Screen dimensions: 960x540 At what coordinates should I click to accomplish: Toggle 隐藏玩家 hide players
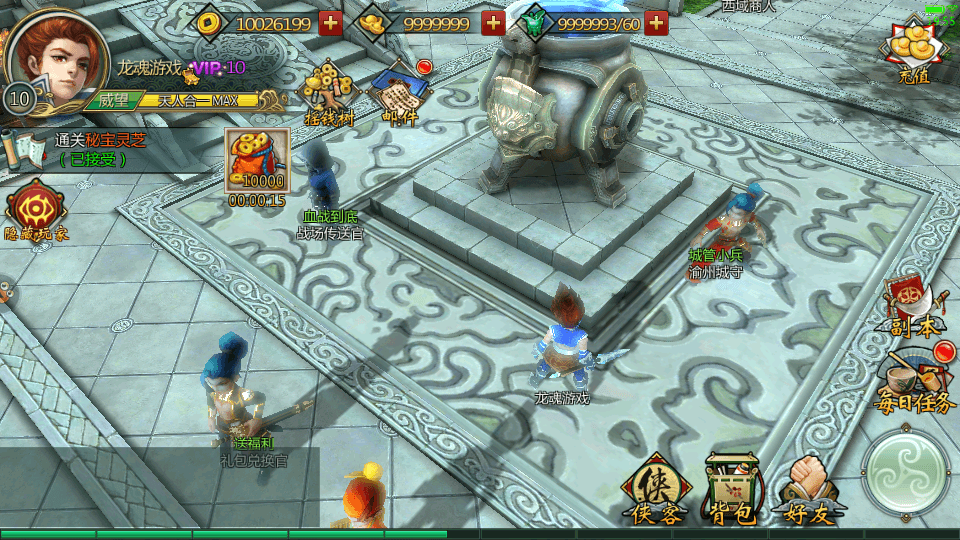[x=37, y=212]
